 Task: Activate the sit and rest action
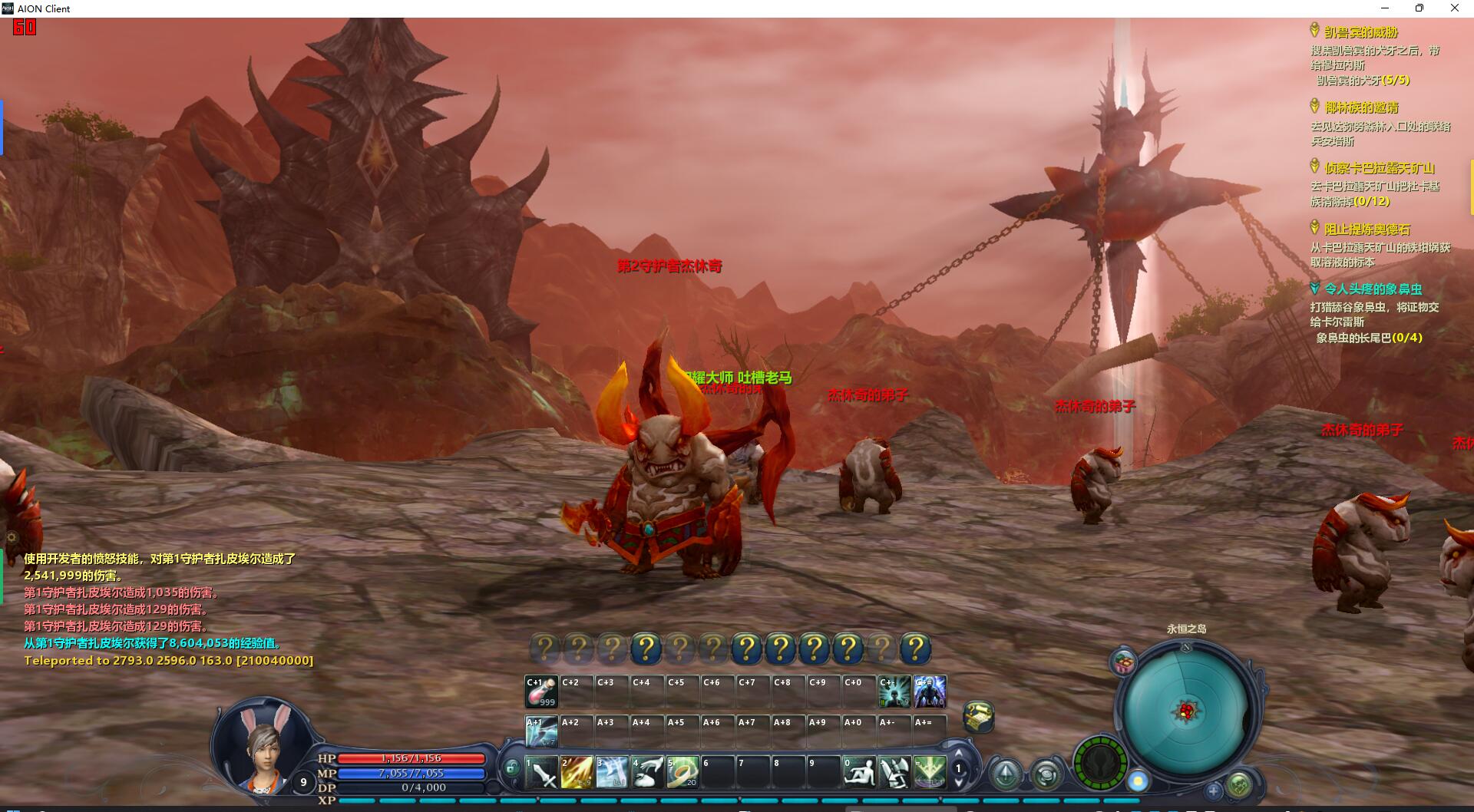[x=859, y=772]
